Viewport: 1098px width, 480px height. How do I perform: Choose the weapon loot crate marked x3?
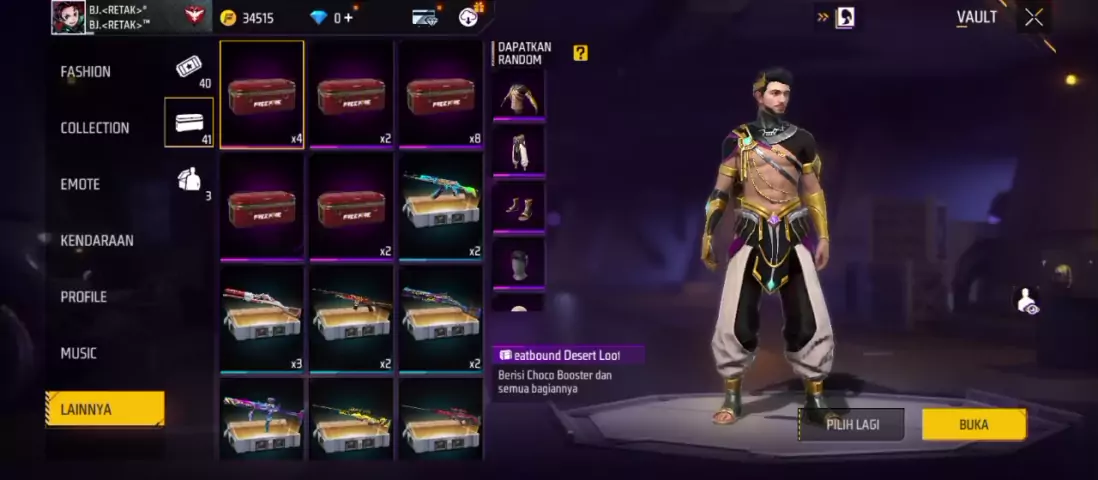click(x=262, y=319)
